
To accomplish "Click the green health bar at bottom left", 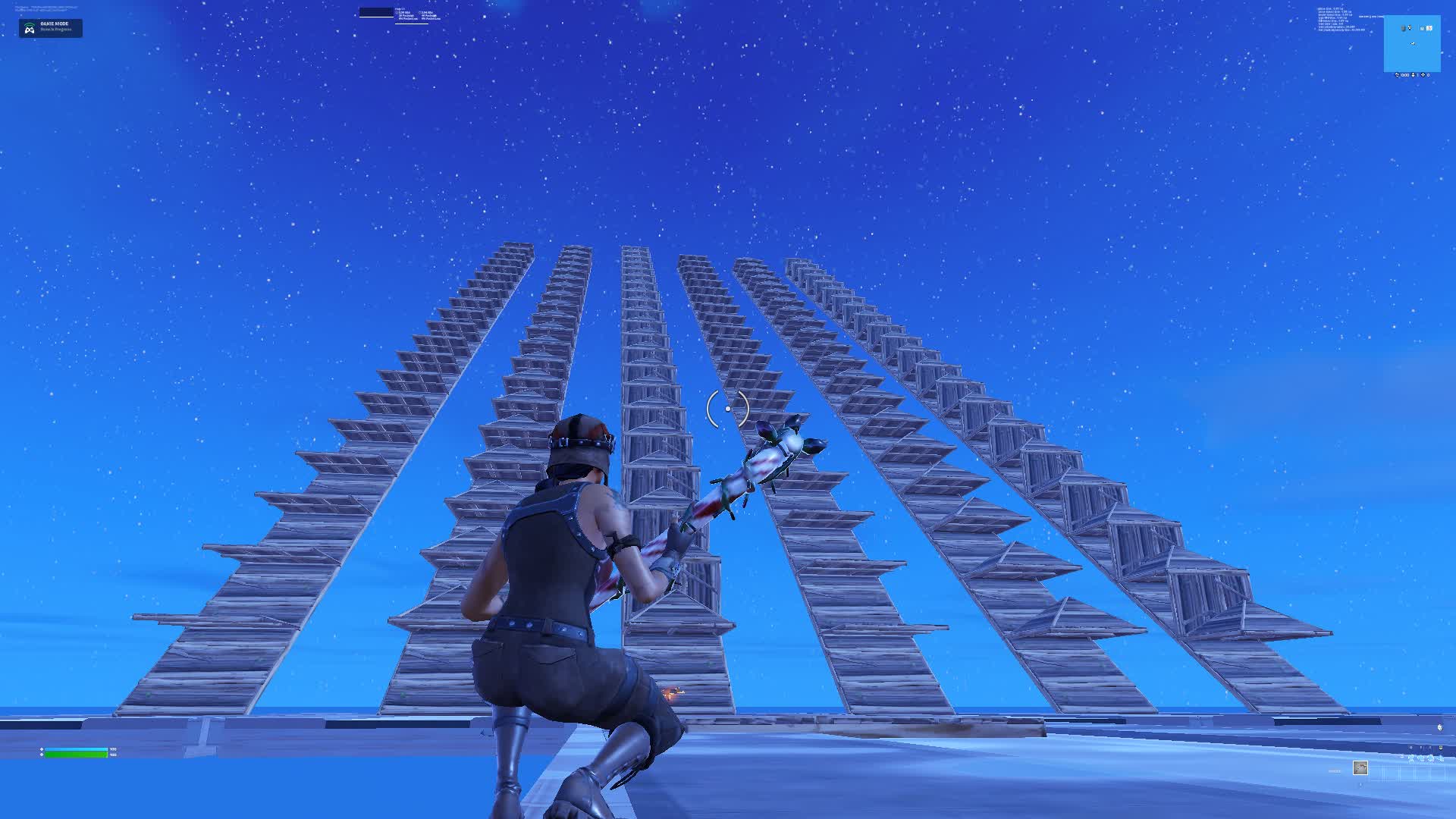I will pos(76,755).
